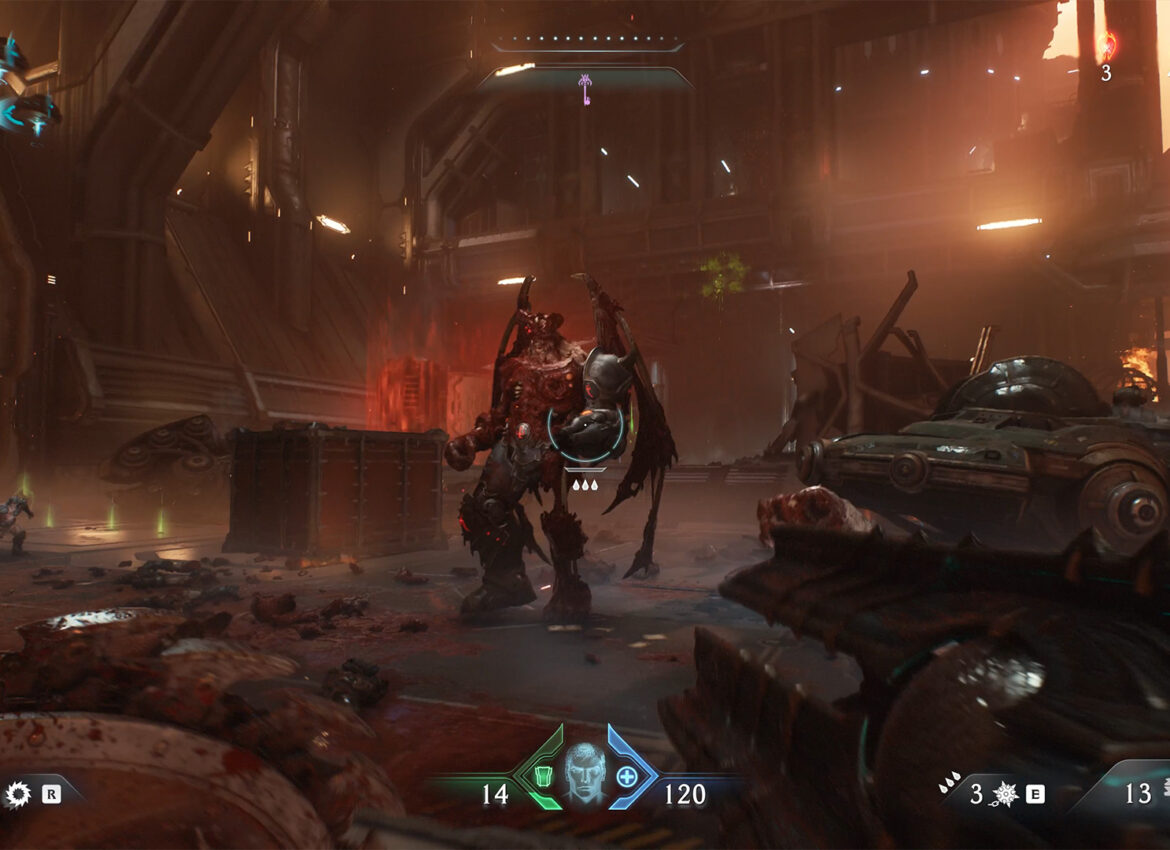Click the green armor icon
The height and width of the screenshot is (850, 1170).
pyautogui.click(x=545, y=775)
